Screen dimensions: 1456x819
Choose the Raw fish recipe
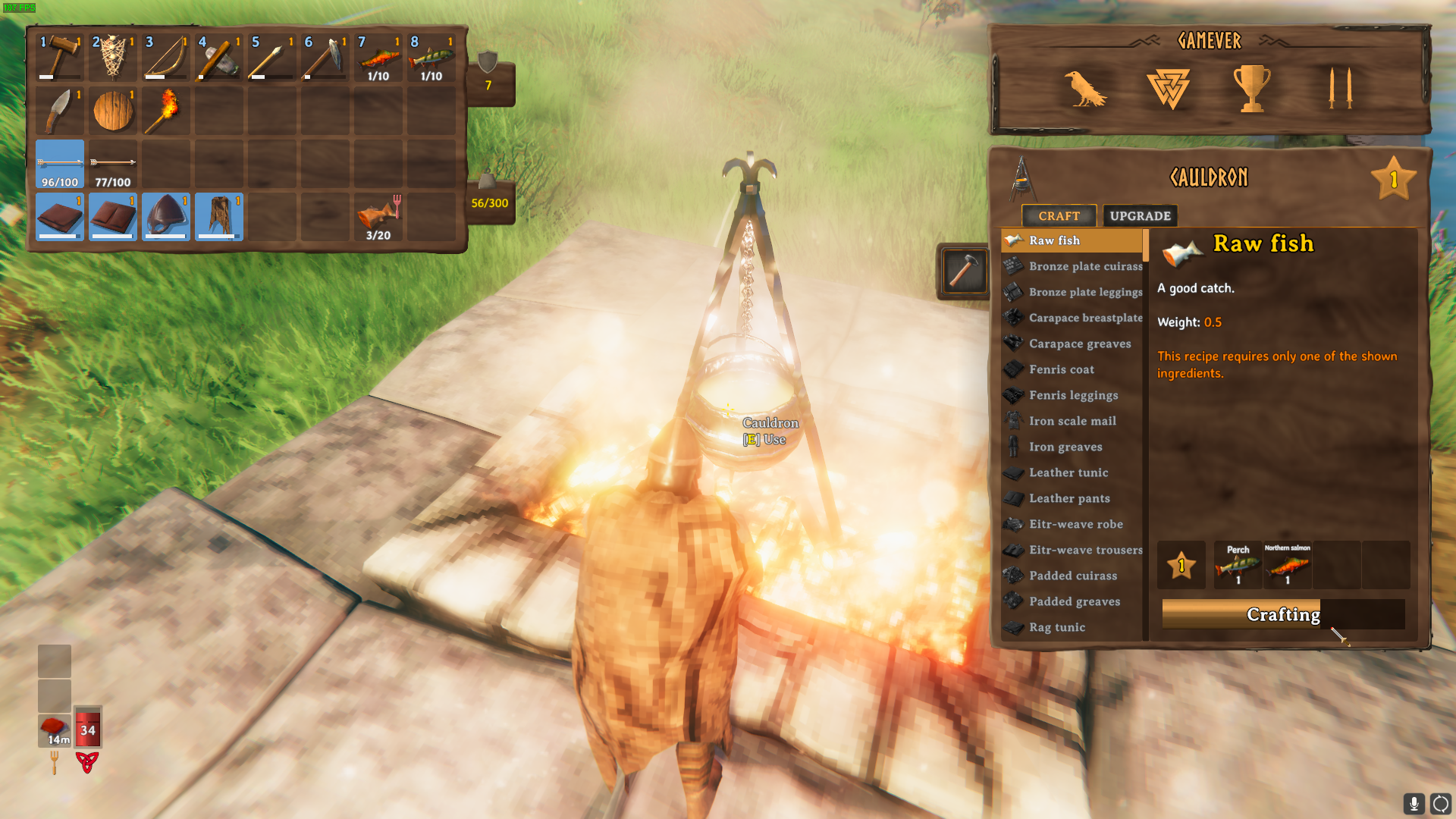1072,240
